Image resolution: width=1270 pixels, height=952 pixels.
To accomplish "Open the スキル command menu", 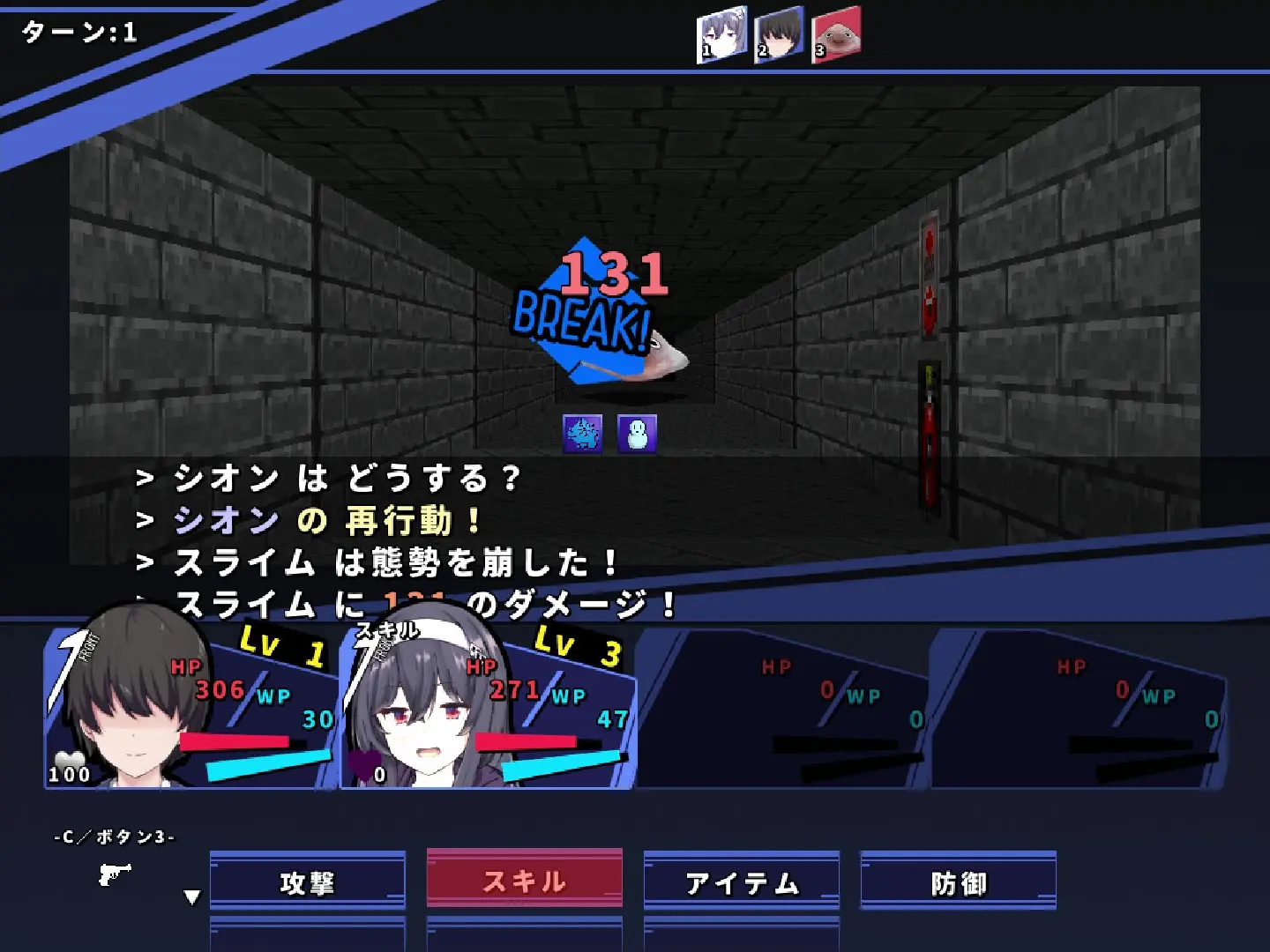I will [x=524, y=878].
